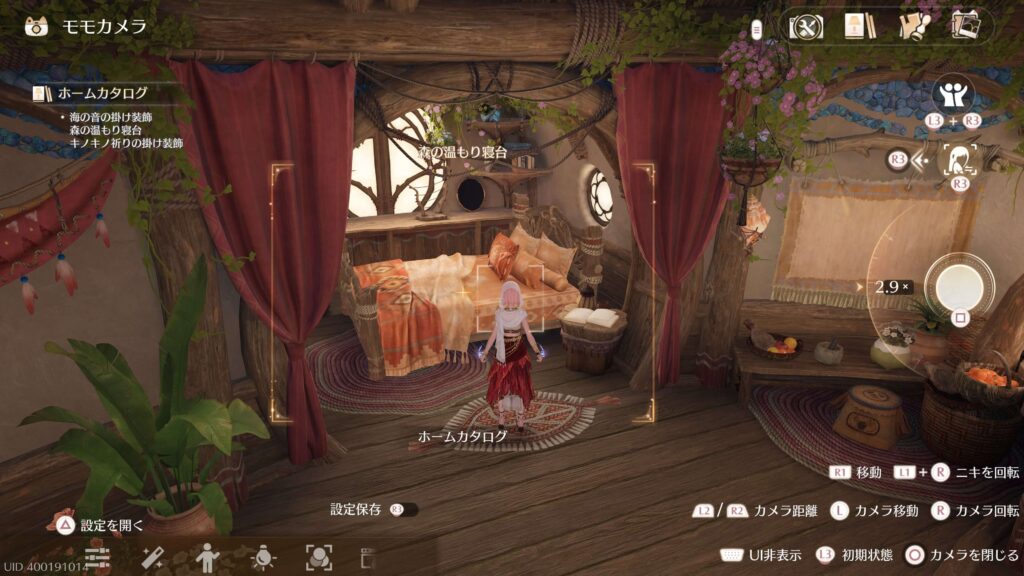This screenshot has height=576, width=1024.
Task: Toggle the character face focus icon
Action: click(960, 159)
